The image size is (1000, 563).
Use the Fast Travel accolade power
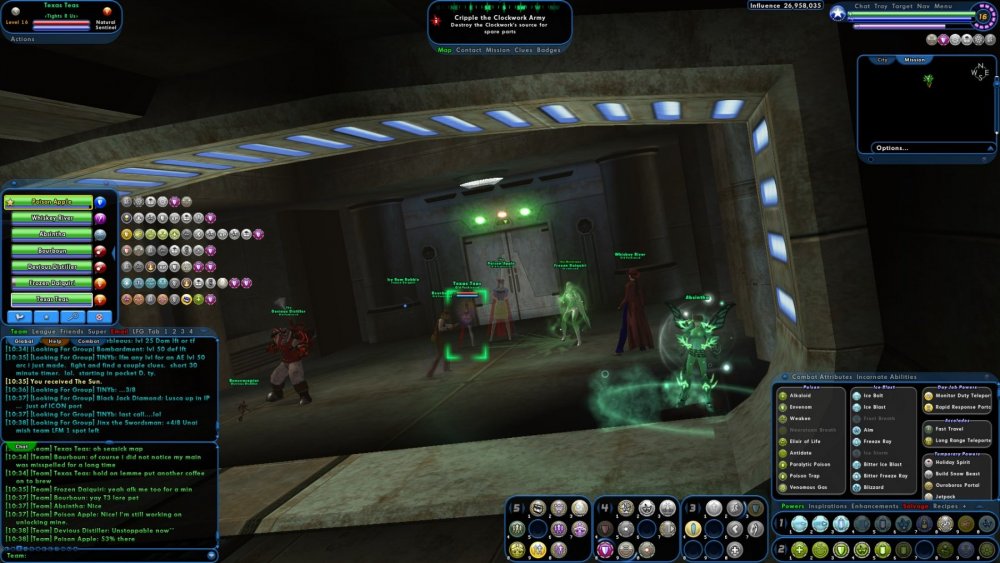948,429
